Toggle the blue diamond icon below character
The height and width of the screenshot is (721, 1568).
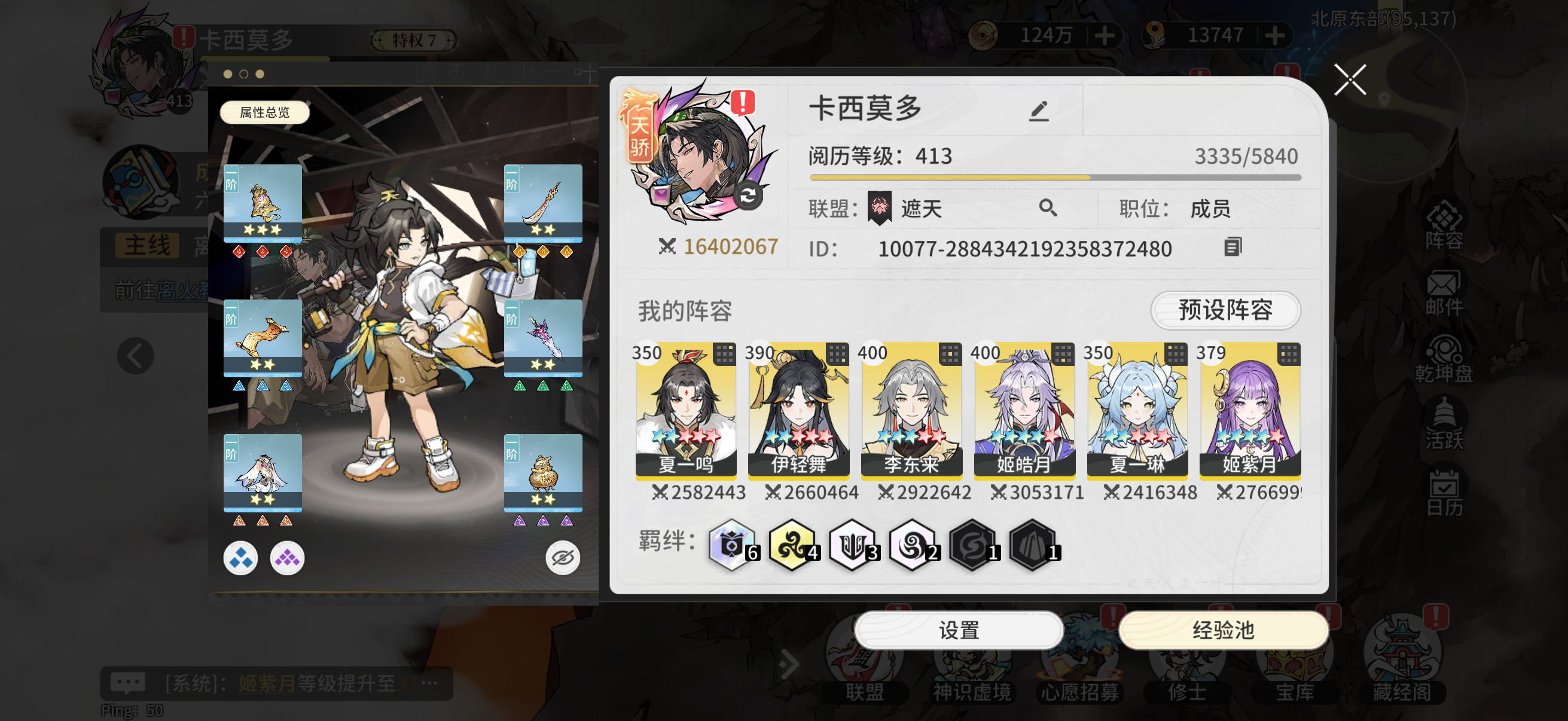pyautogui.click(x=240, y=557)
